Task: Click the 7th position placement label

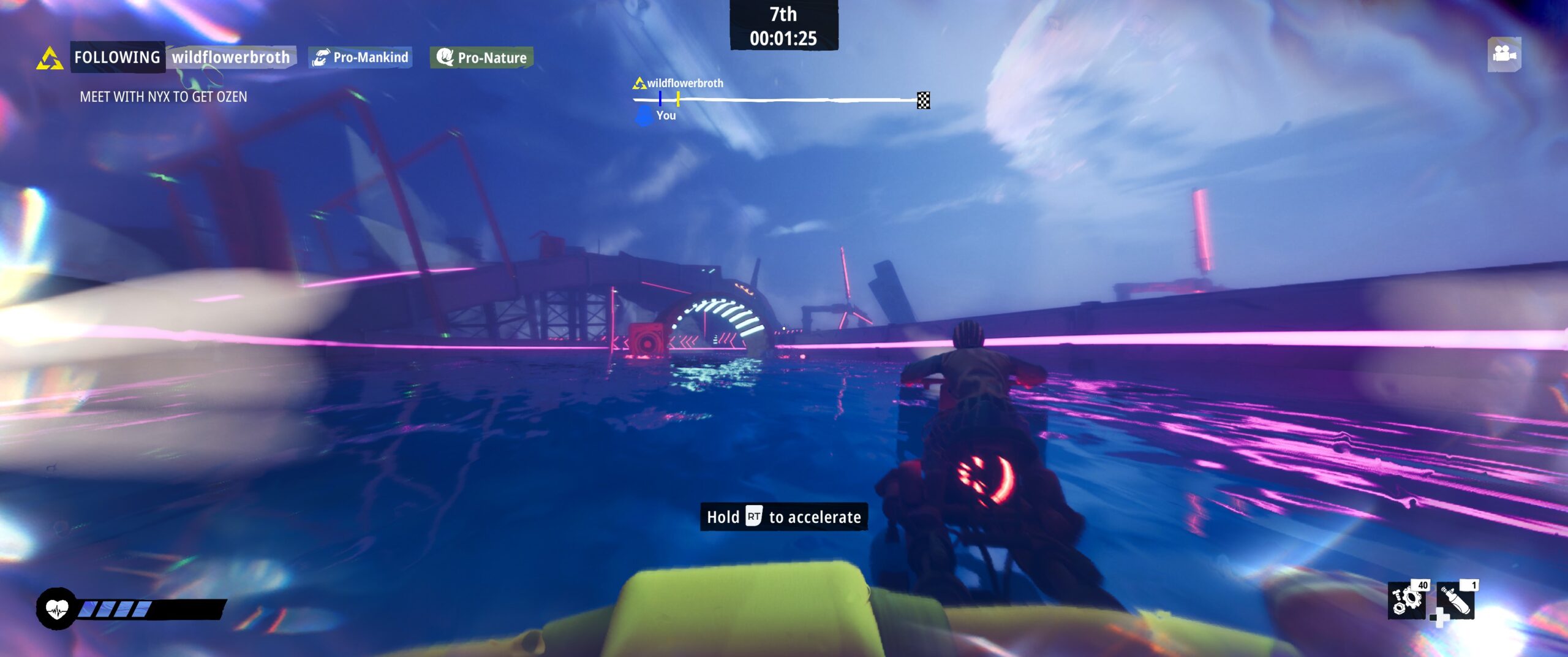Action: click(785, 15)
